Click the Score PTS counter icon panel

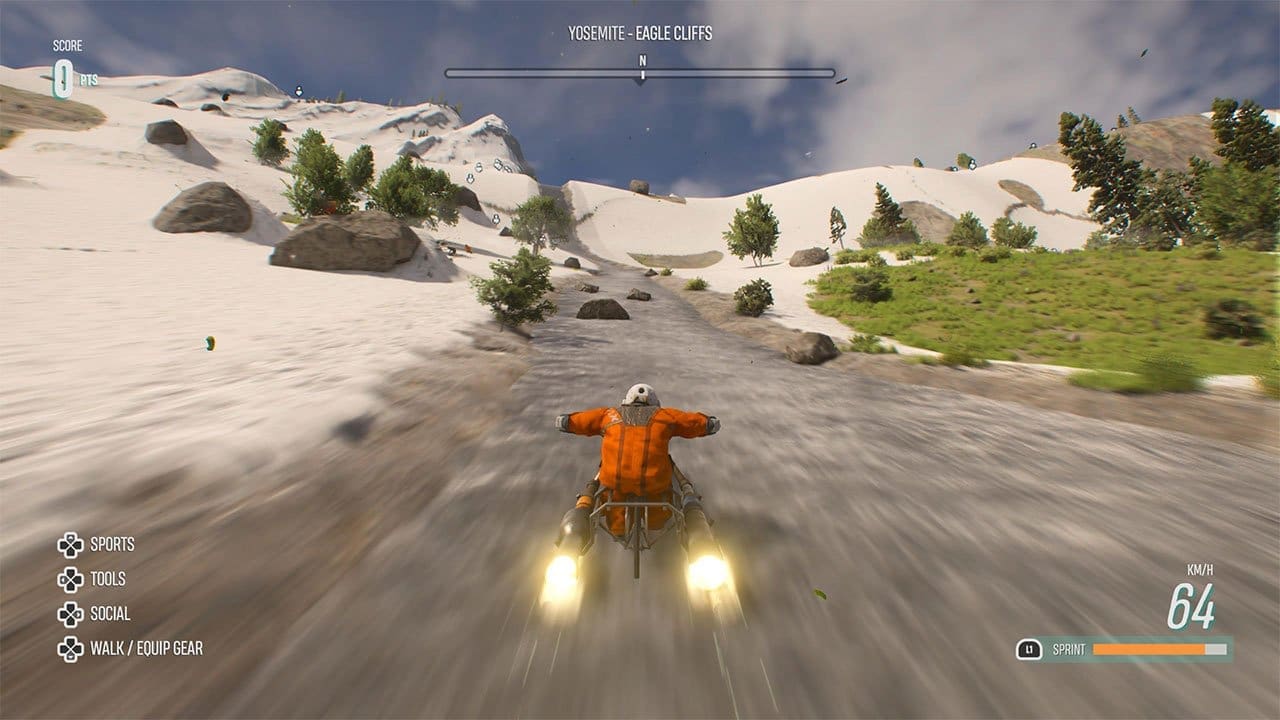(x=68, y=62)
